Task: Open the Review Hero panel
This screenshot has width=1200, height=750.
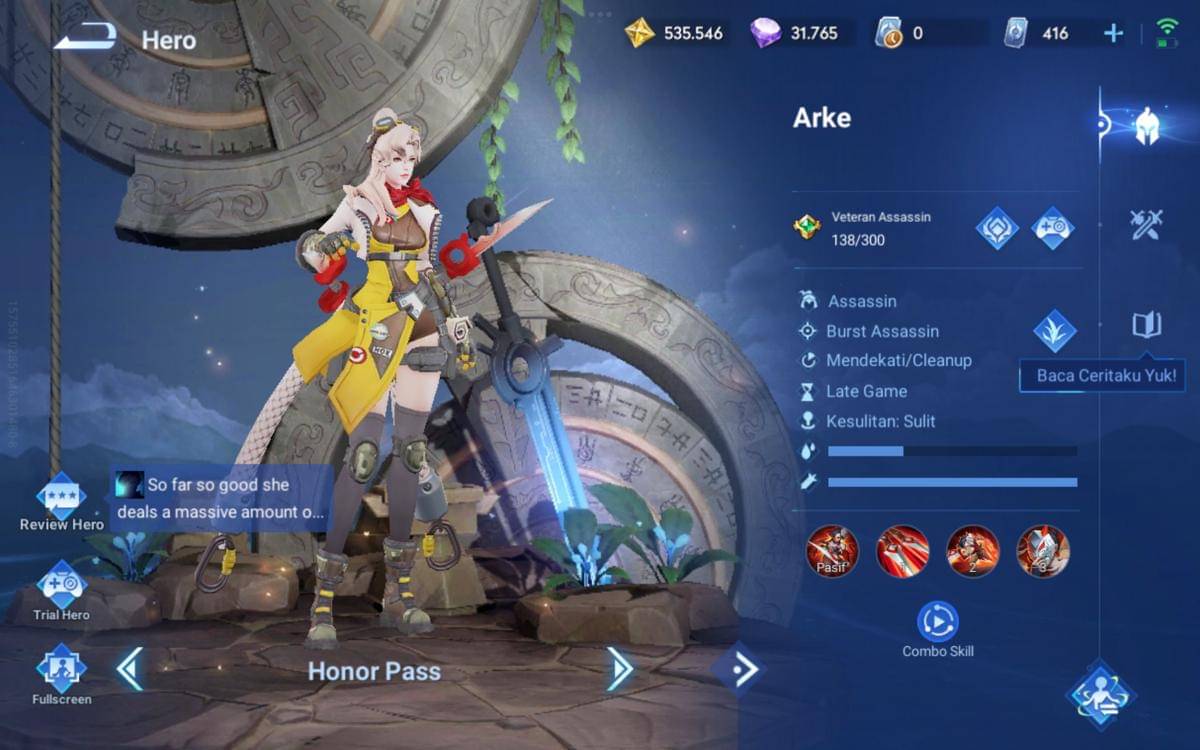Action: (x=61, y=498)
